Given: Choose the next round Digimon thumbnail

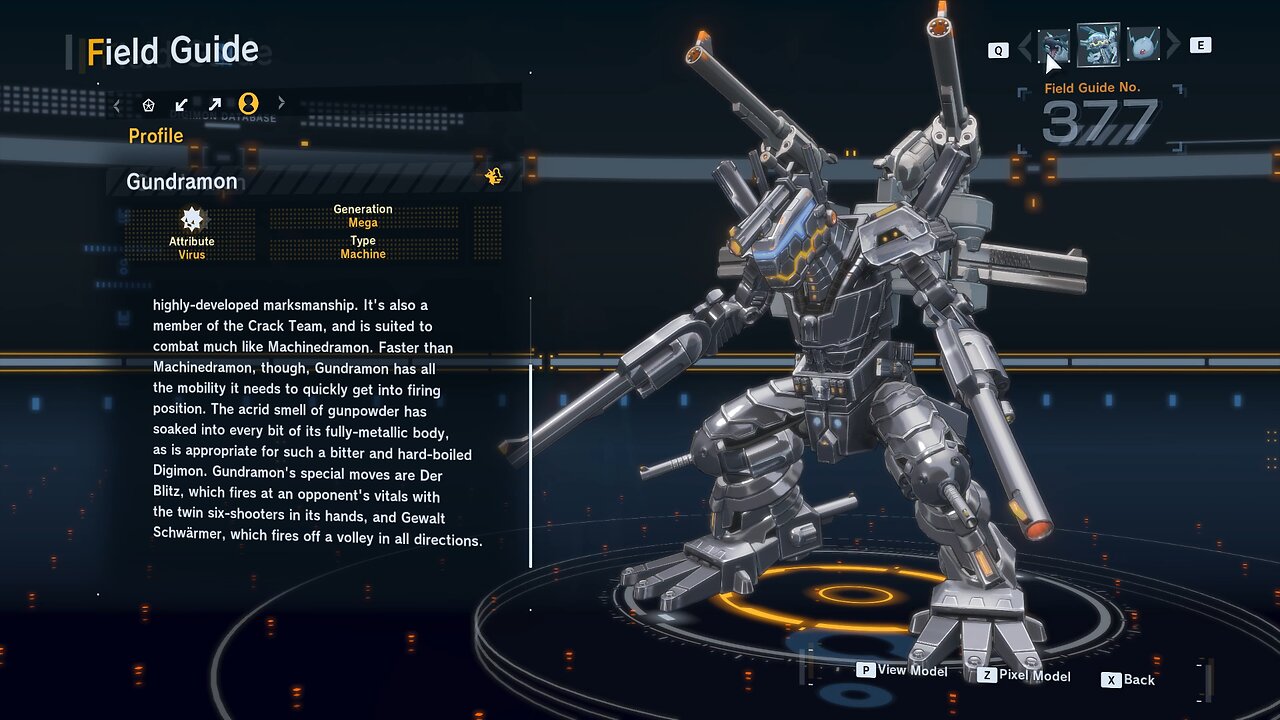Looking at the screenshot, I should [x=1143, y=45].
